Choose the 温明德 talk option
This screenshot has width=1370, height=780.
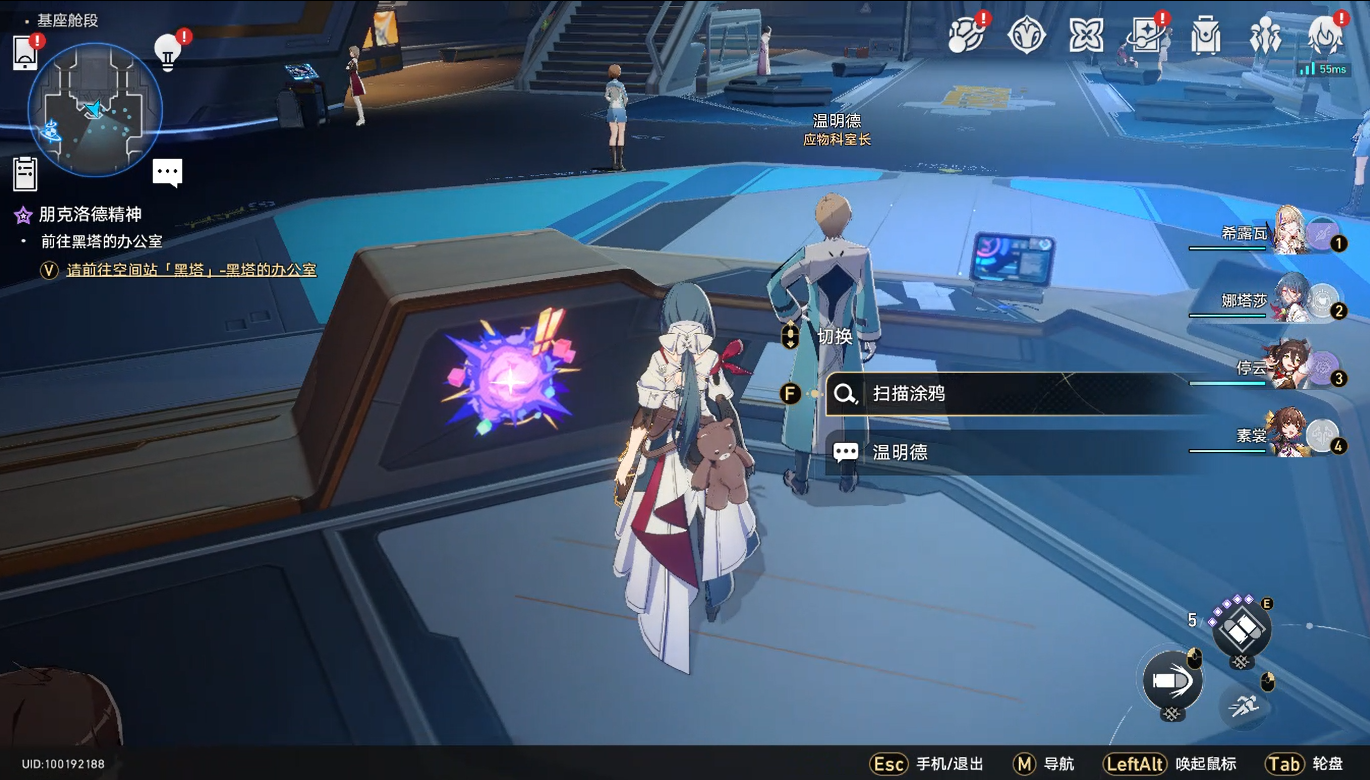click(x=900, y=452)
